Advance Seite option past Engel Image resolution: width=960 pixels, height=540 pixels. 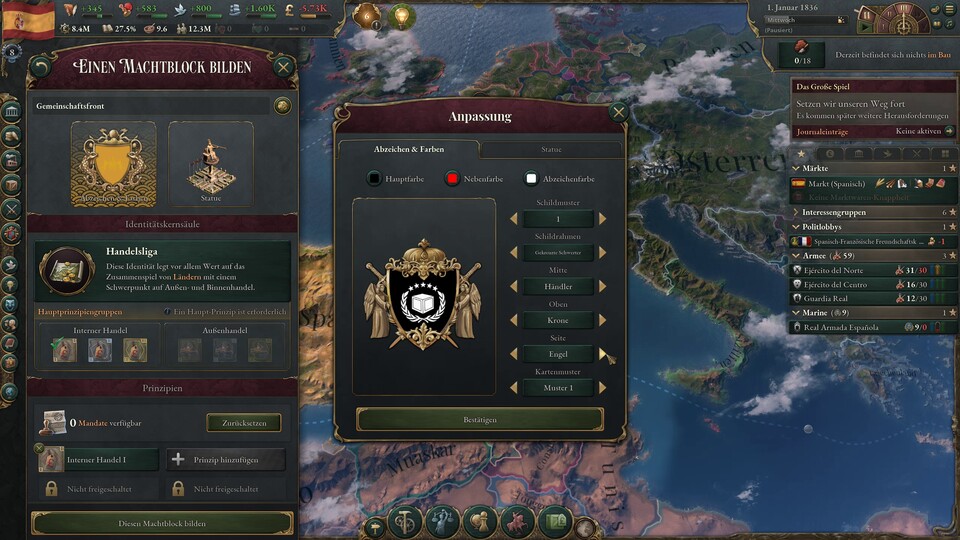[603, 354]
